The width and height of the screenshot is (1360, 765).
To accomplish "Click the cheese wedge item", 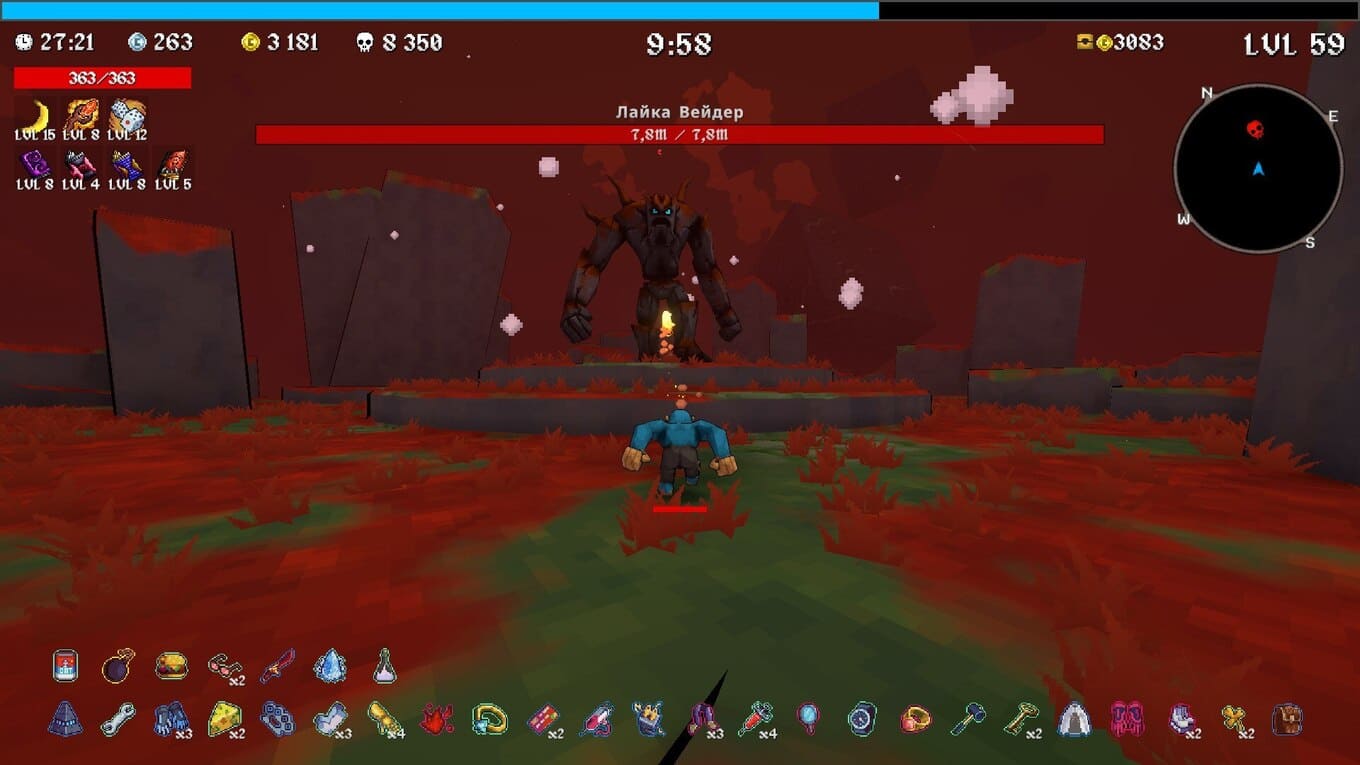I will (224, 719).
